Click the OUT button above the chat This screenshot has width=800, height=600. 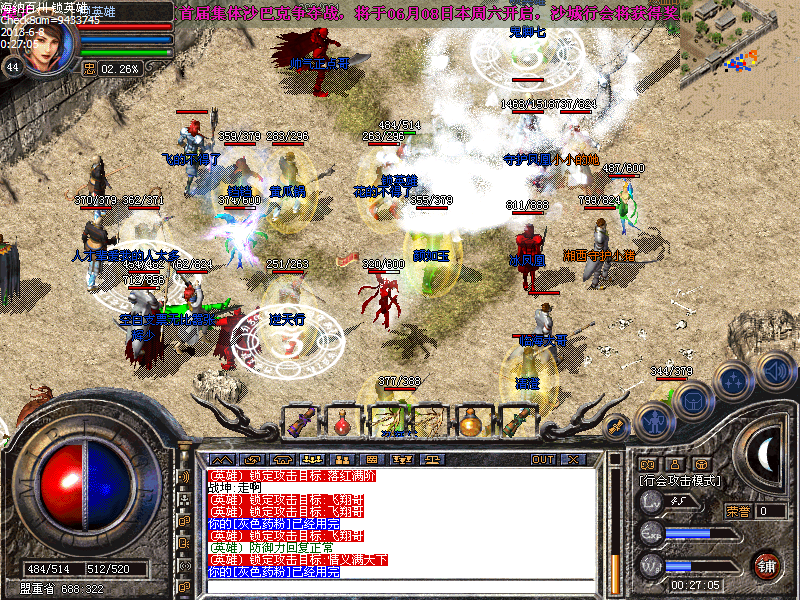[x=543, y=459]
